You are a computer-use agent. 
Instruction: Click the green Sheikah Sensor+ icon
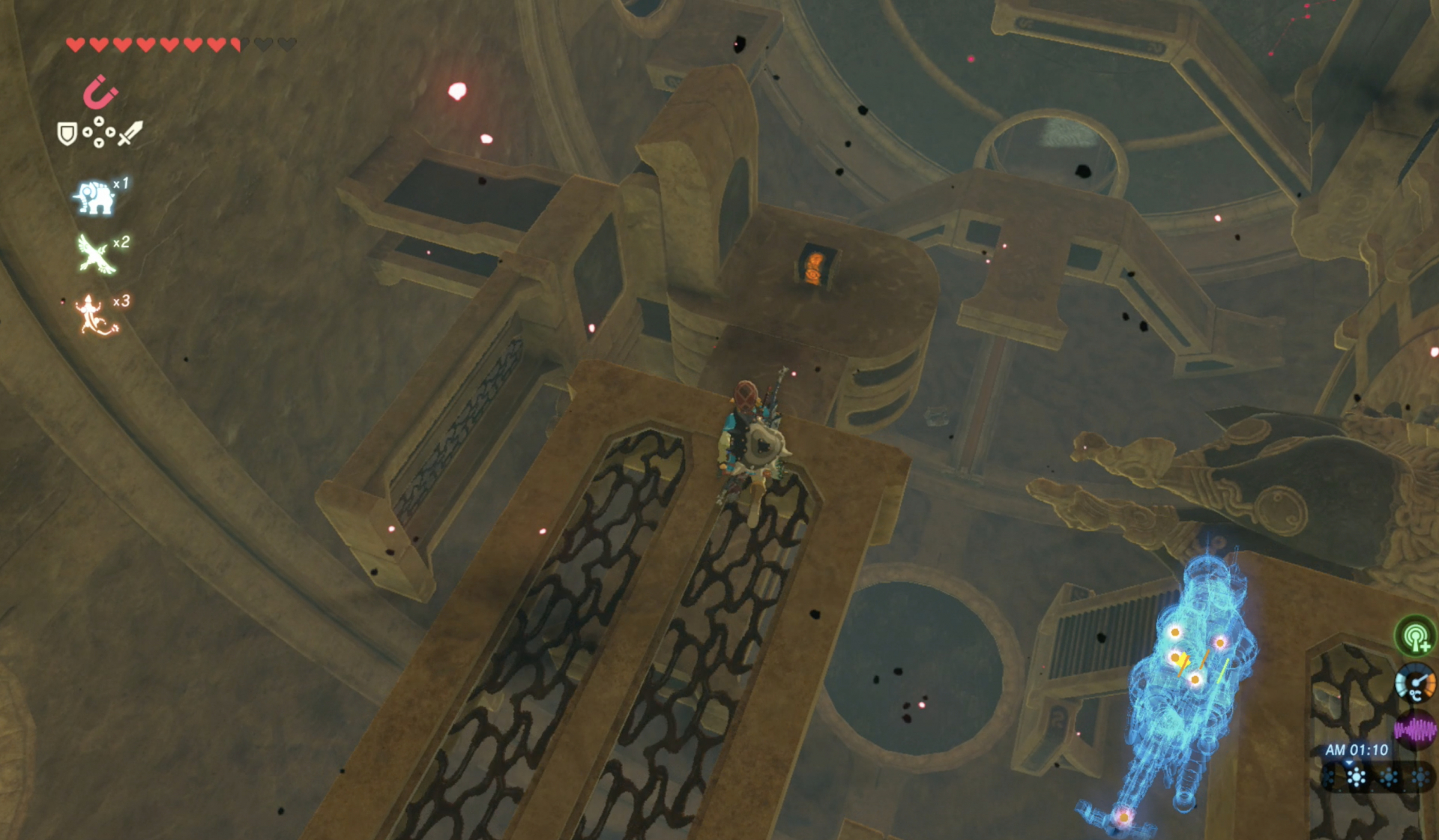1415,636
